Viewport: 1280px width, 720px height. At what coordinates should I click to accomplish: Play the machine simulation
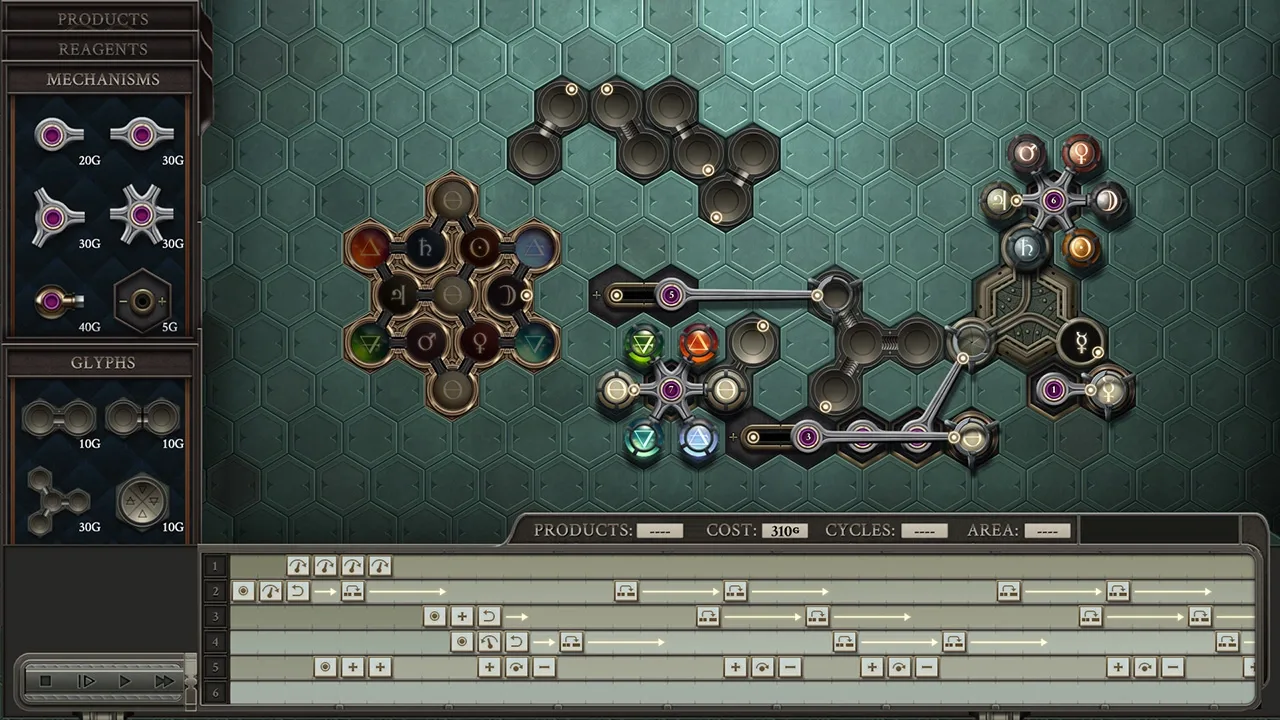pyautogui.click(x=125, y=681)
